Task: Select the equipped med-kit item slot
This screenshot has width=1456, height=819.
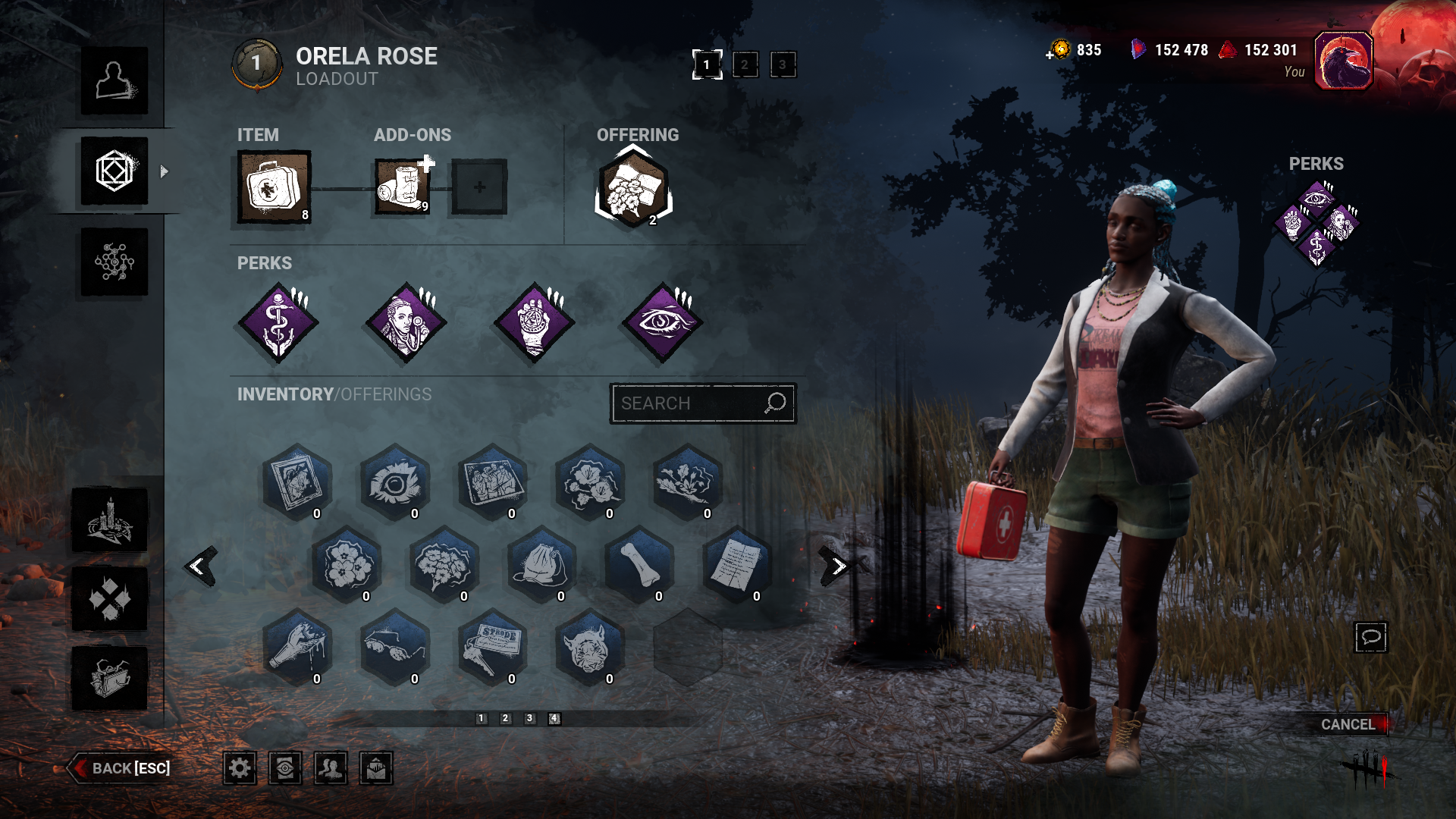Action: point(273,187)
